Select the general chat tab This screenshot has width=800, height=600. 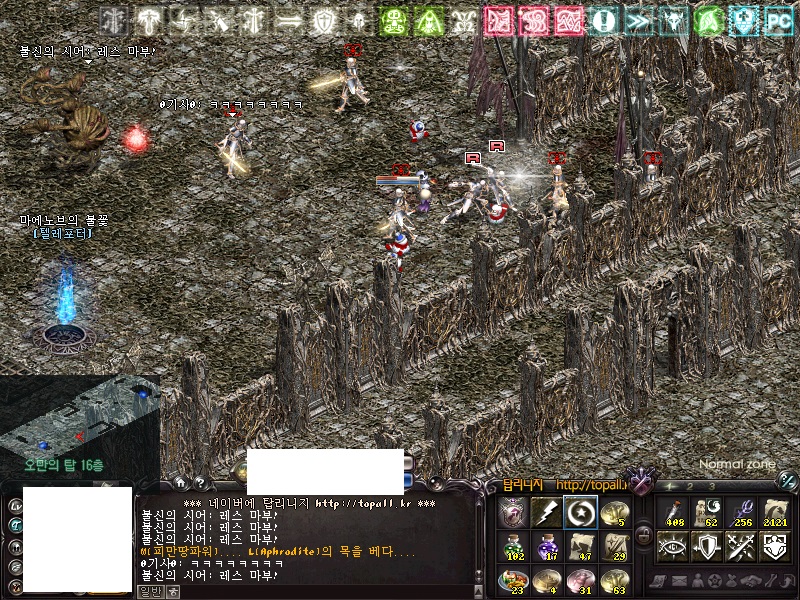click(150, 591)
